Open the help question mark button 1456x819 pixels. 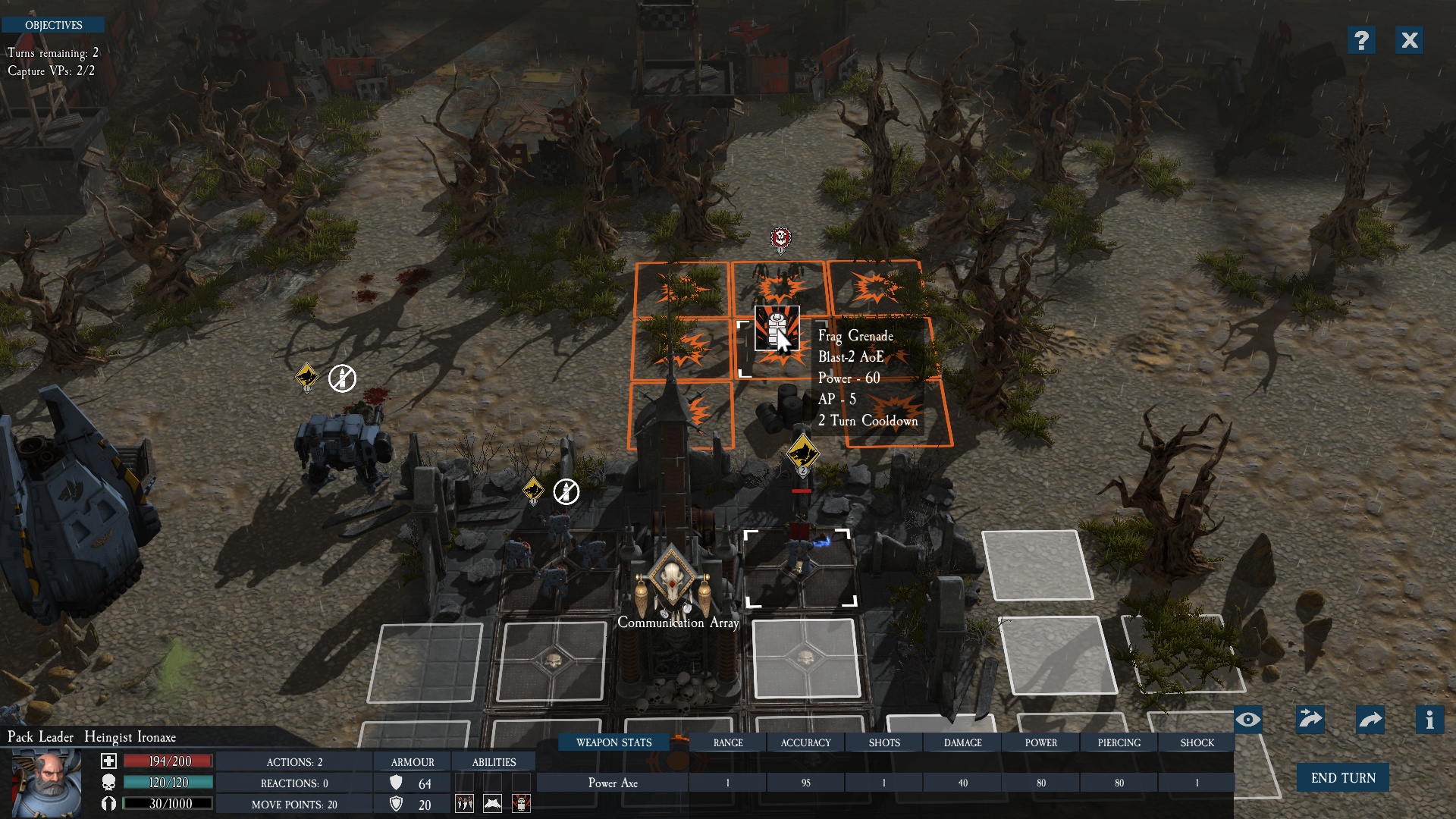click(x=1361, y=40)
